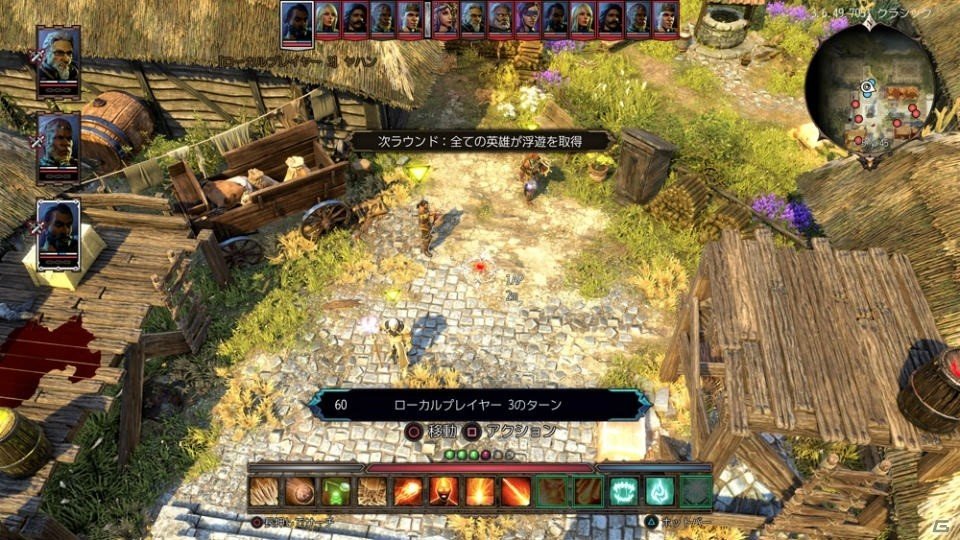Activate the green poison flask skill
Screen dimensions: 960x540
(x=335, y=491)
